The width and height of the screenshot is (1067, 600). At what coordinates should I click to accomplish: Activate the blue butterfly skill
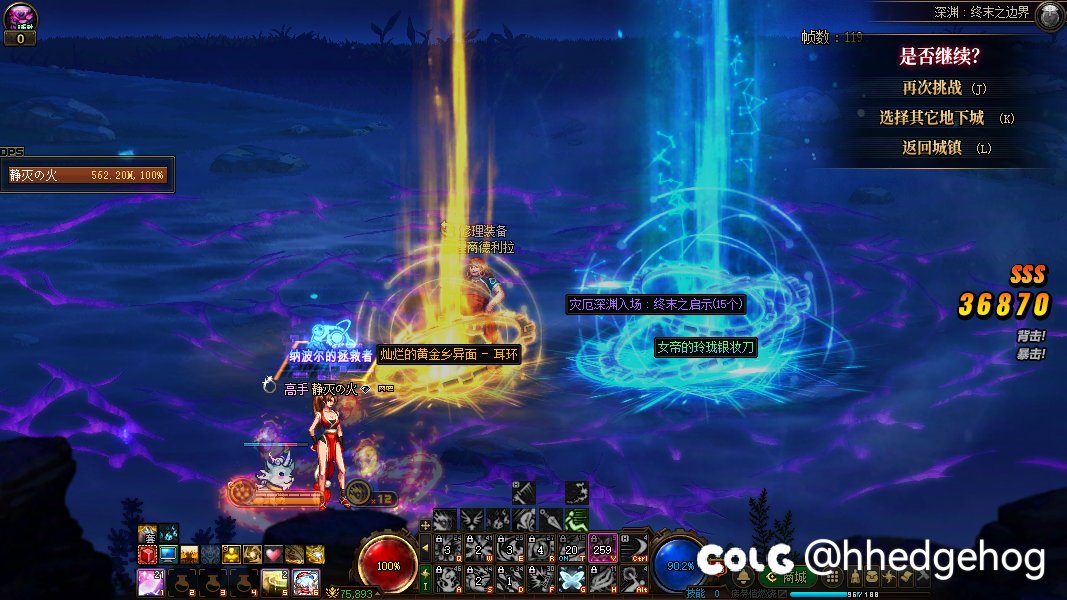tap(571, 578)
